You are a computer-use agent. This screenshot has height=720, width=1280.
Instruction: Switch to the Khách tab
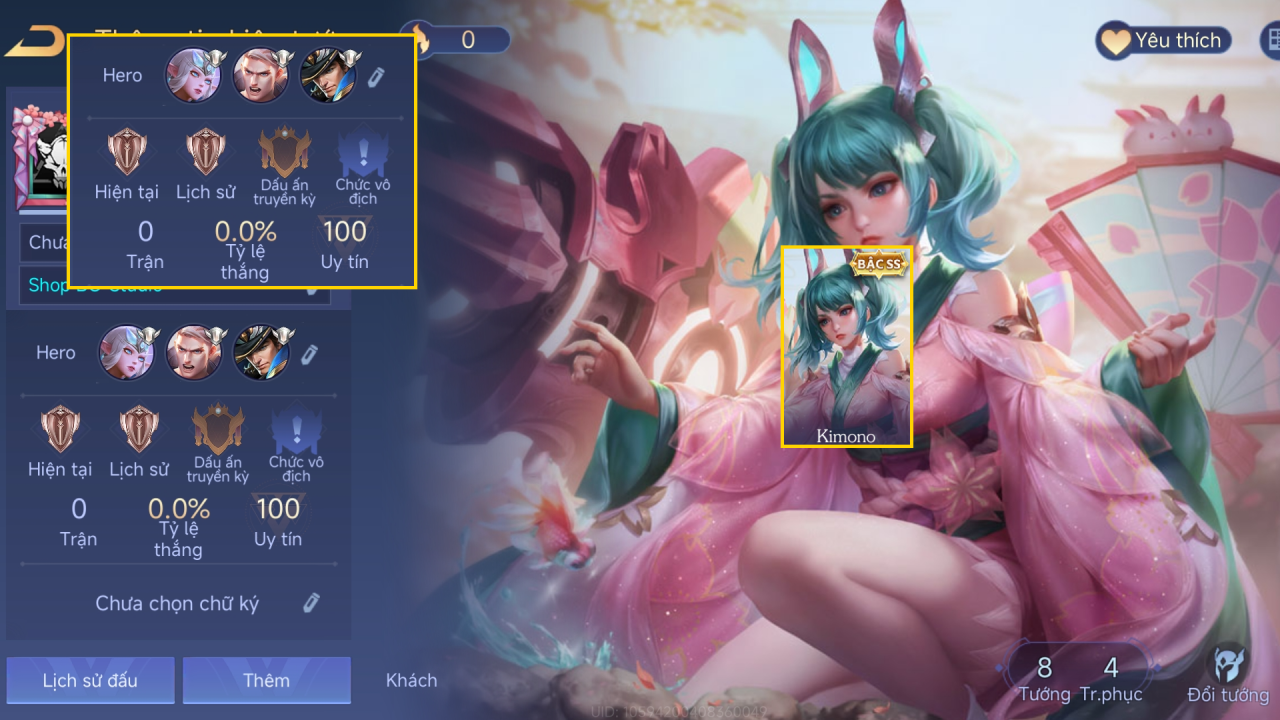tap(411, 680)
